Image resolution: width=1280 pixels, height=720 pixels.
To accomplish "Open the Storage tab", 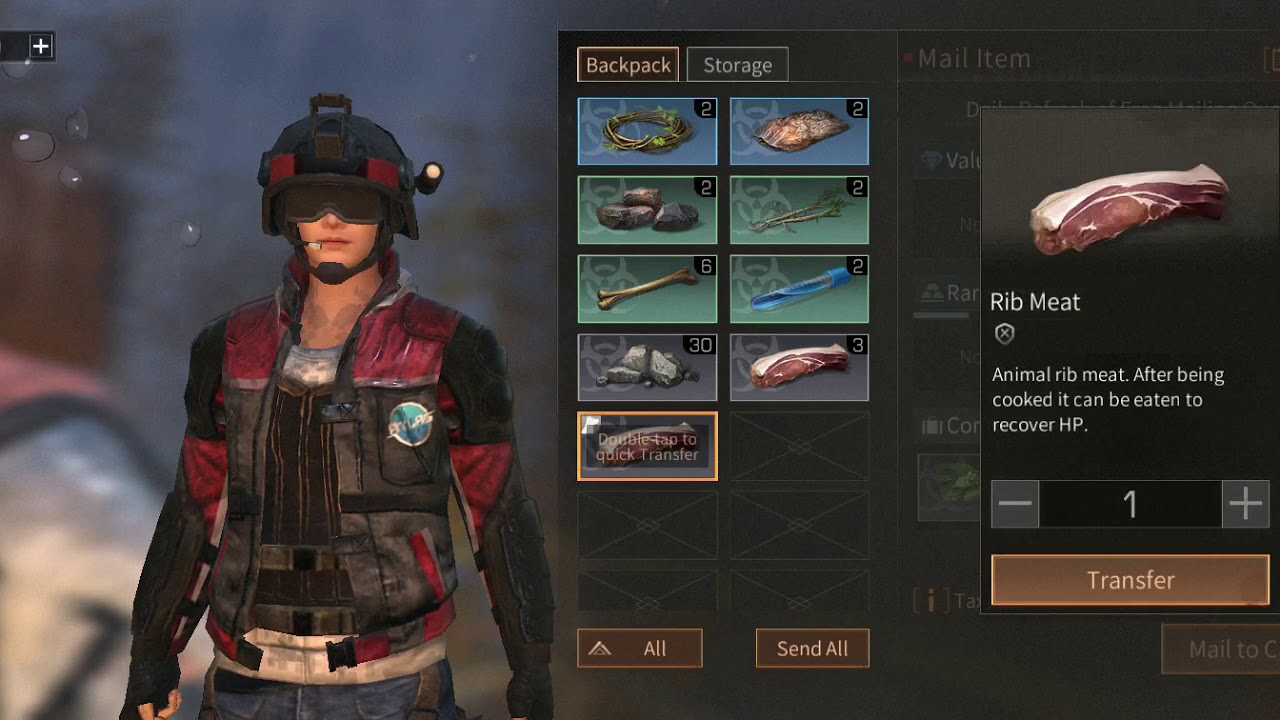I will (x=737, y=65).
